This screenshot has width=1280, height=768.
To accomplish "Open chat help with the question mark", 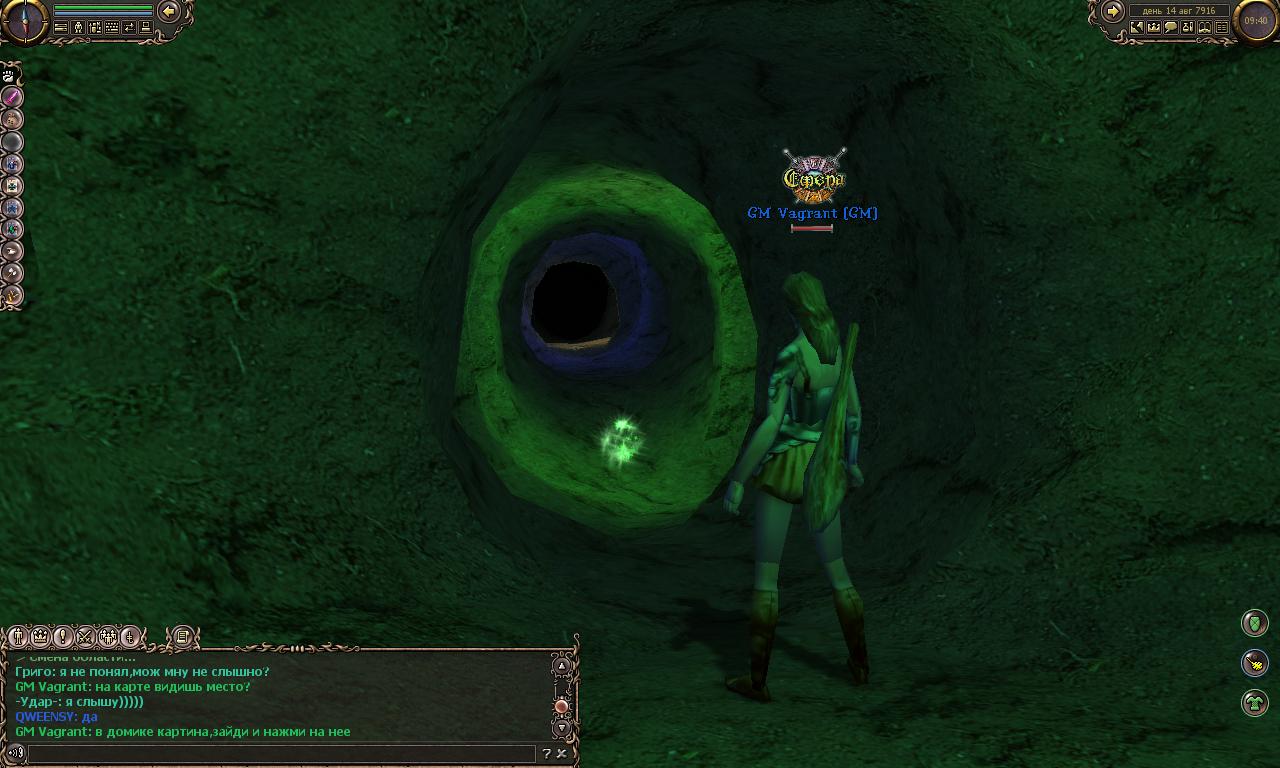I will (x=546, y=754).
